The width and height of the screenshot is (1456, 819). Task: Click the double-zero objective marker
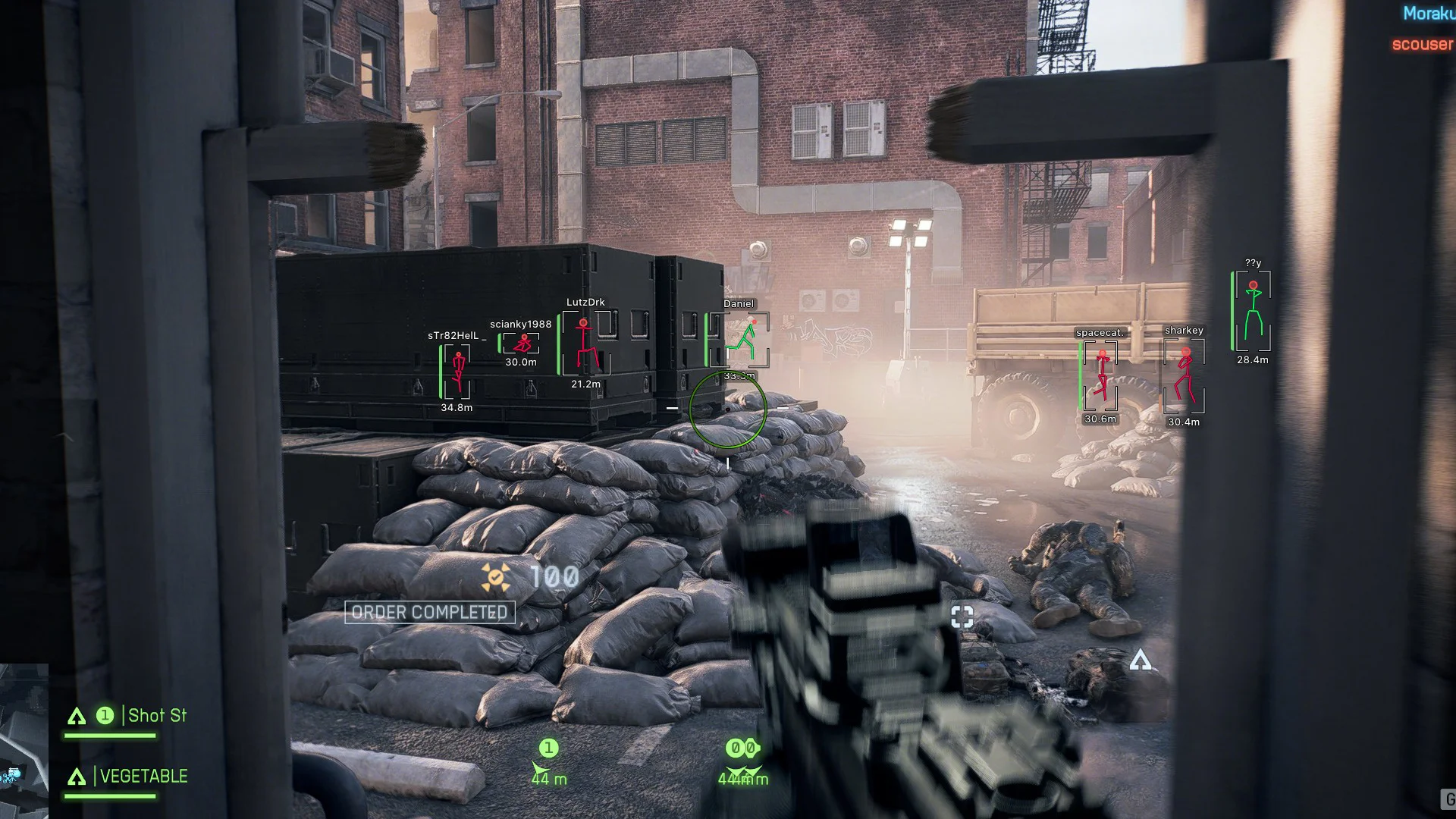click(x=742, y=749)
